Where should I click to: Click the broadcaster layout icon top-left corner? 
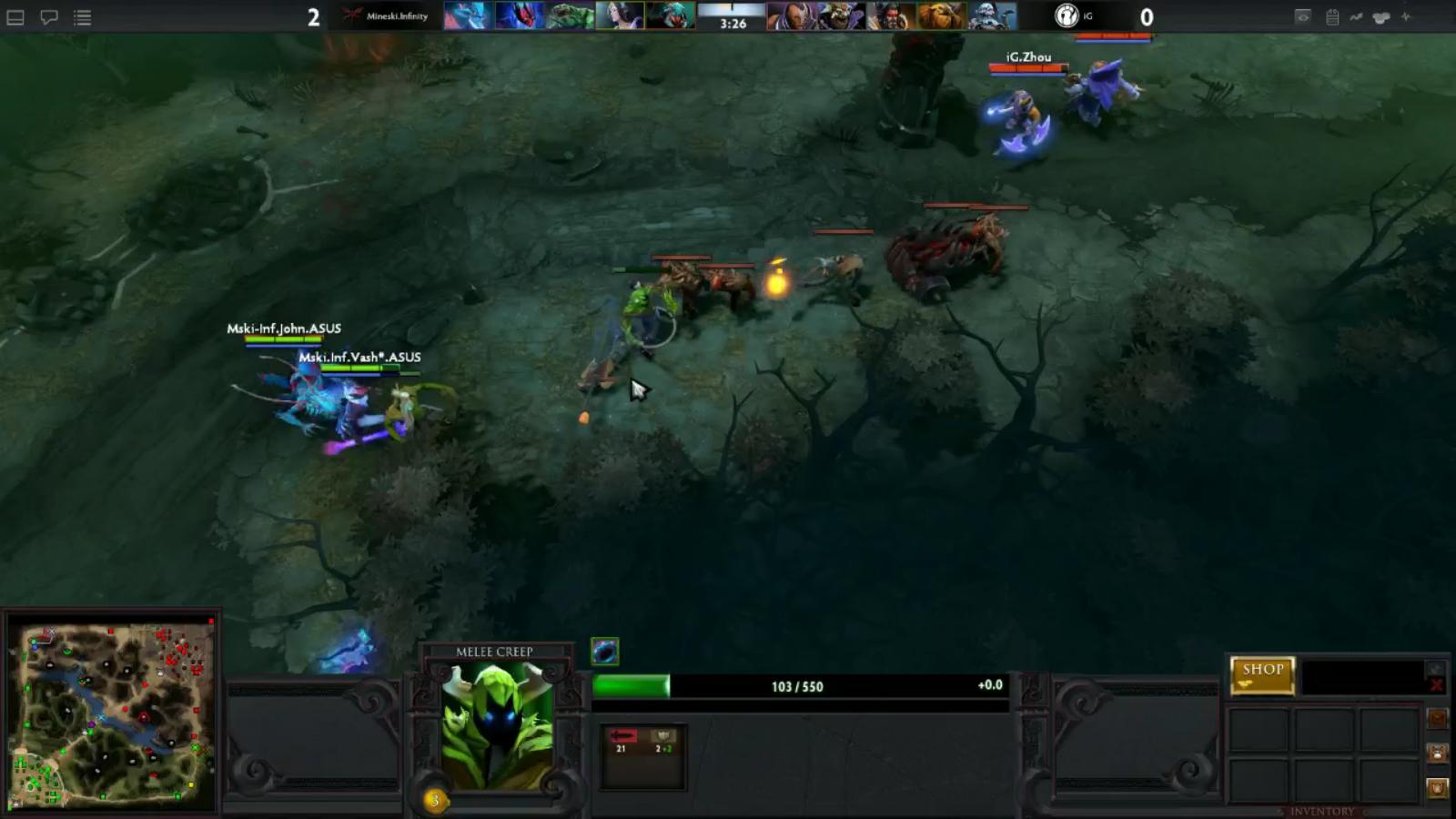[15, 18]
